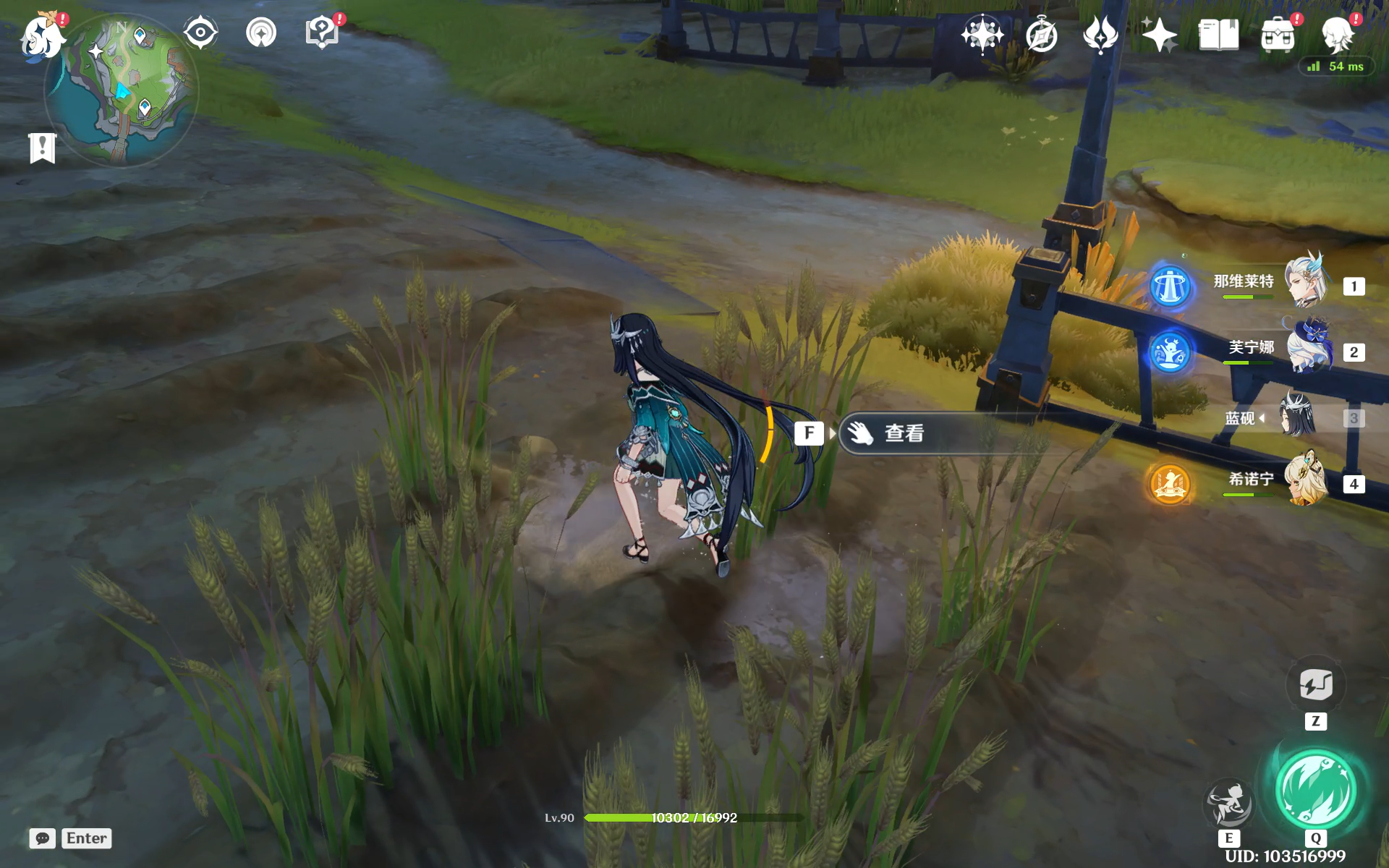Image resolution: width=1389 pixels, height=868 pixels.
Task: Toggle the elemental sight eye icon
Action: (200, 33)
